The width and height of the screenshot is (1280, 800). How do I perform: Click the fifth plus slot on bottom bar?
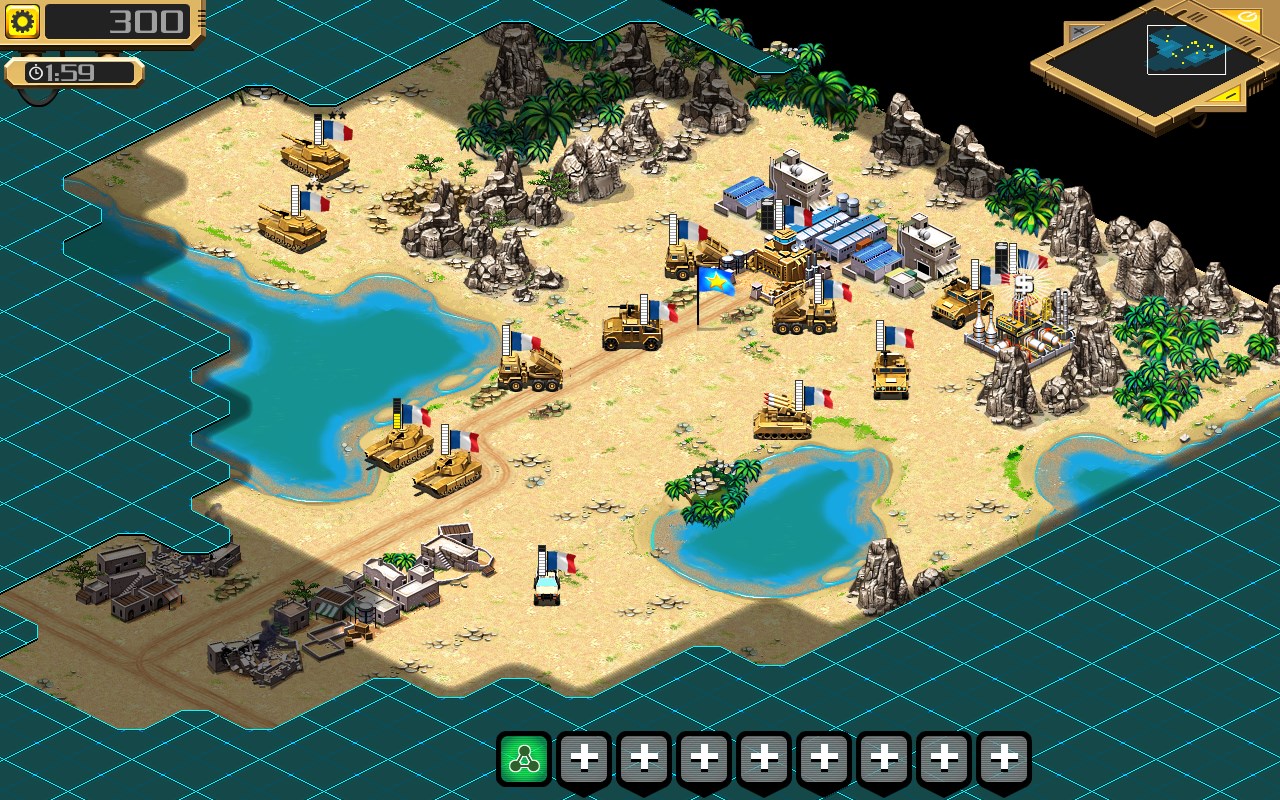825,760
